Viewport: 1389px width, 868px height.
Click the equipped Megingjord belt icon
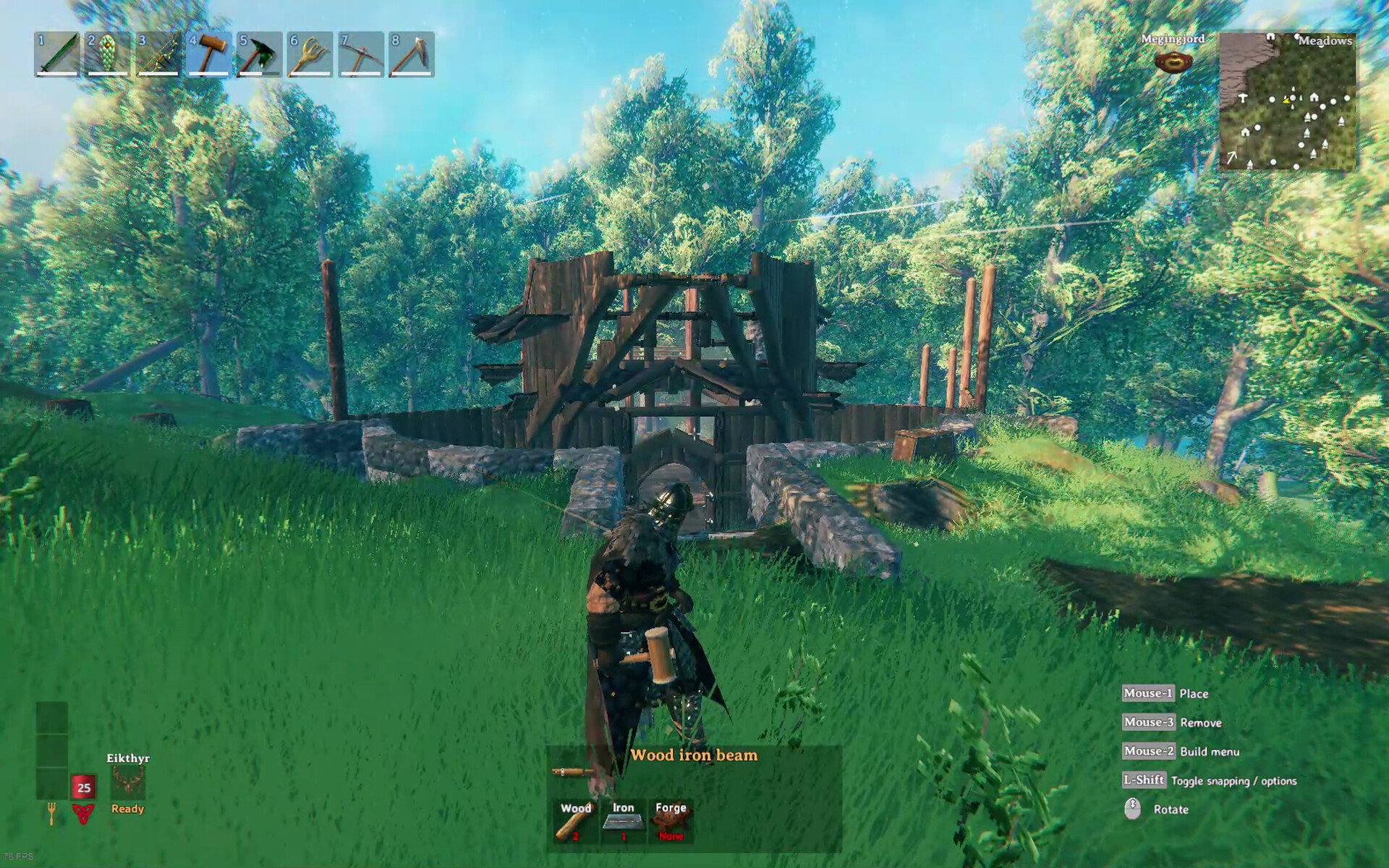point(1172,61)
